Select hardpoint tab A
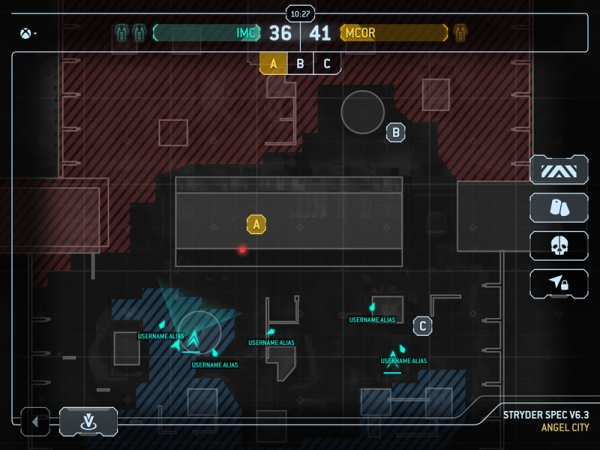 273,64
